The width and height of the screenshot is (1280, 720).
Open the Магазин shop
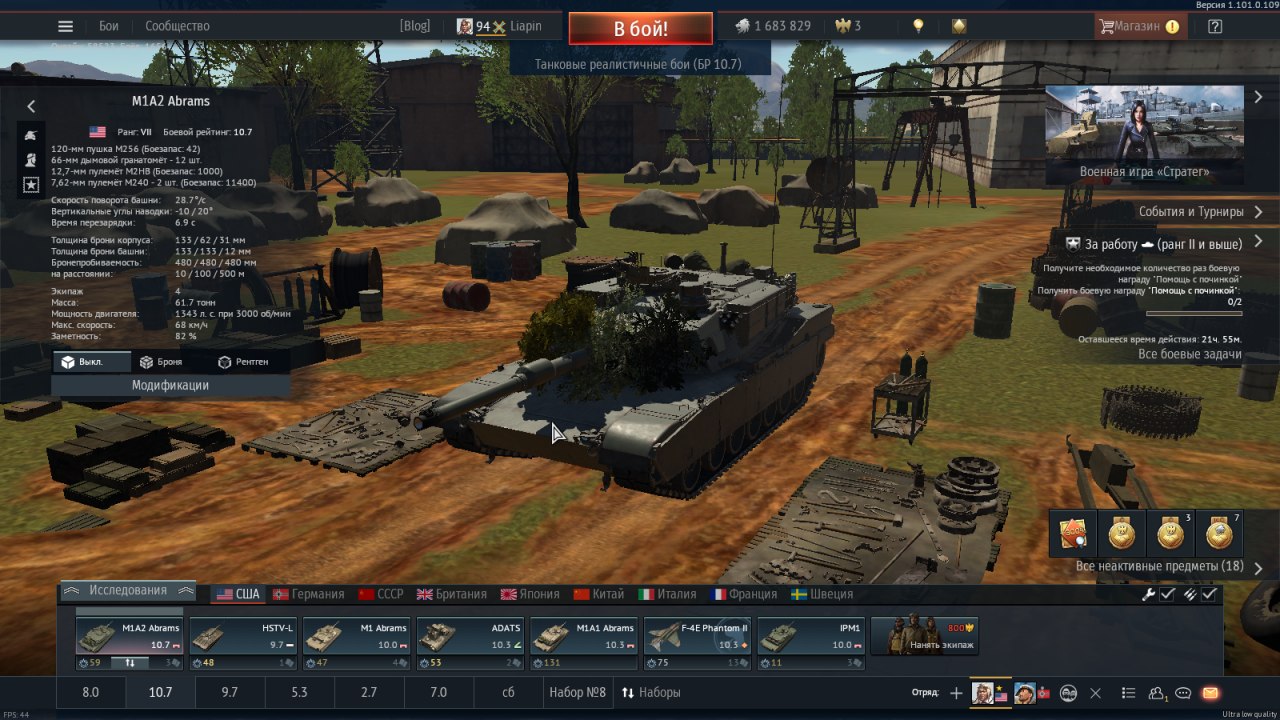(1140, 26)
